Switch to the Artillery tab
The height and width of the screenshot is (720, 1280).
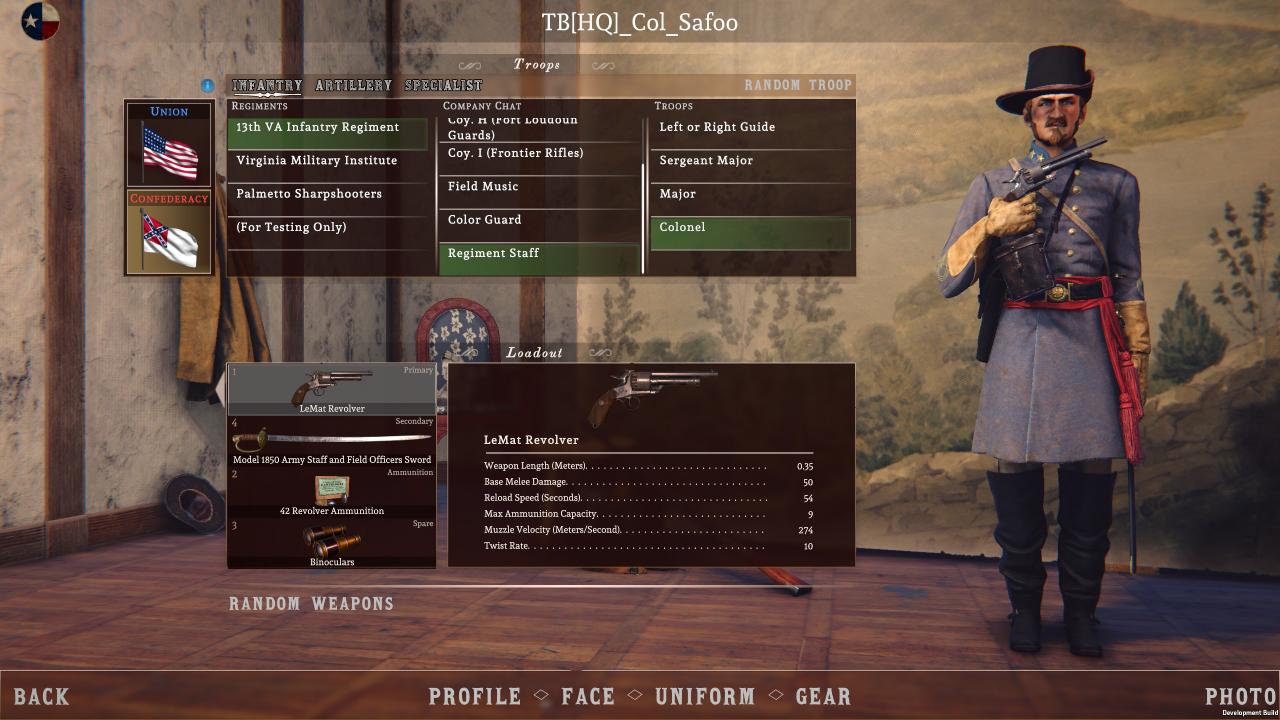(353, 86)
